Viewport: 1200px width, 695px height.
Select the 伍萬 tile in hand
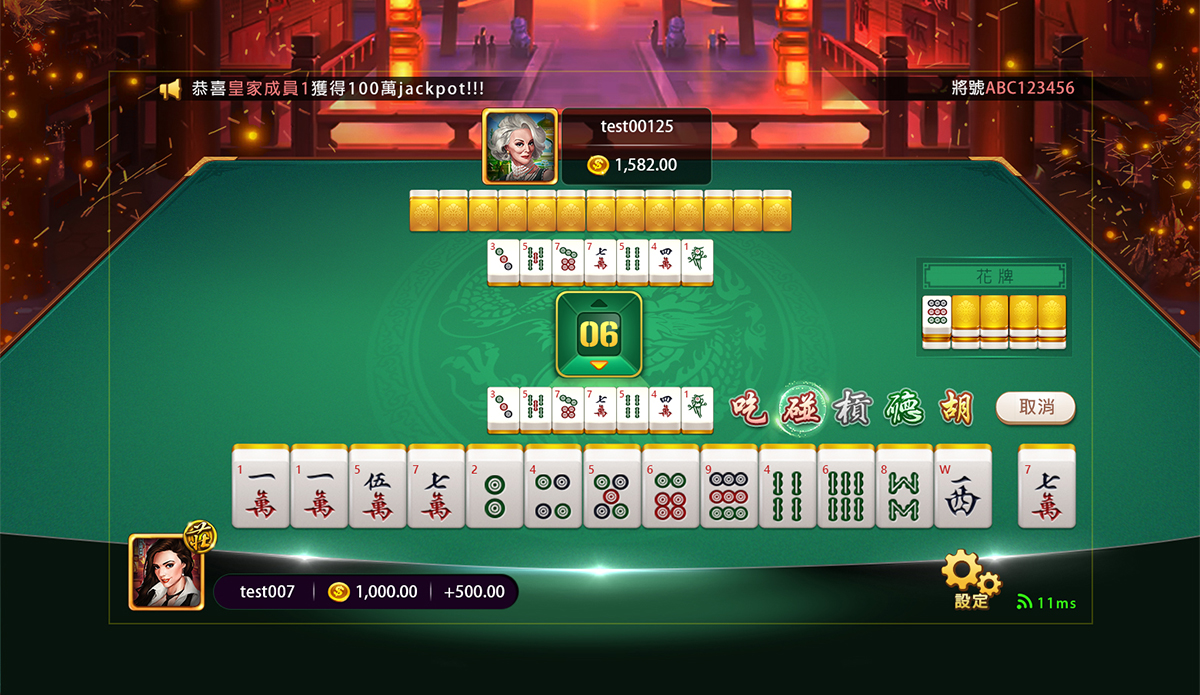pos(377,487)
